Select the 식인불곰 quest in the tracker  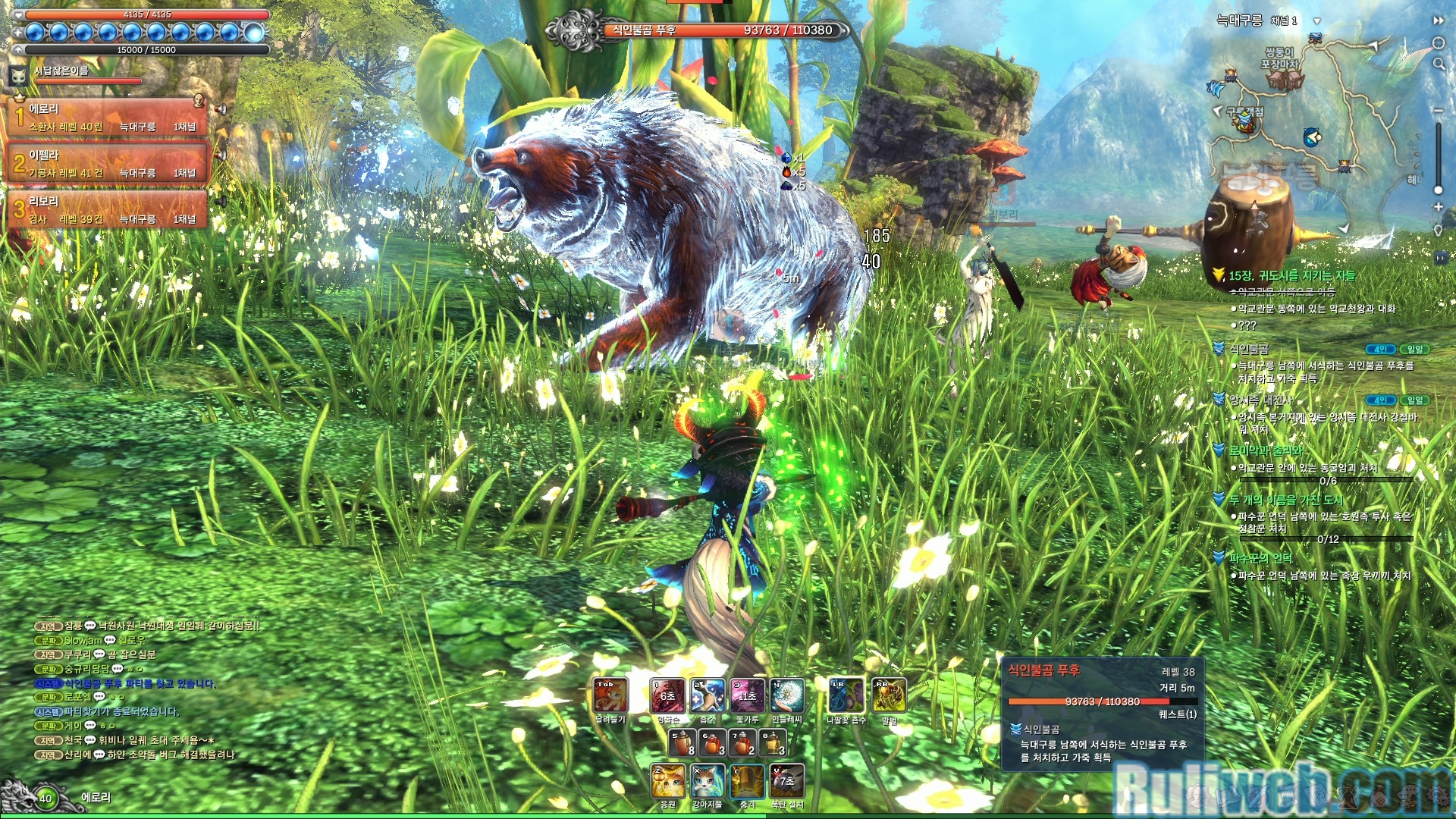point(1249,349)
